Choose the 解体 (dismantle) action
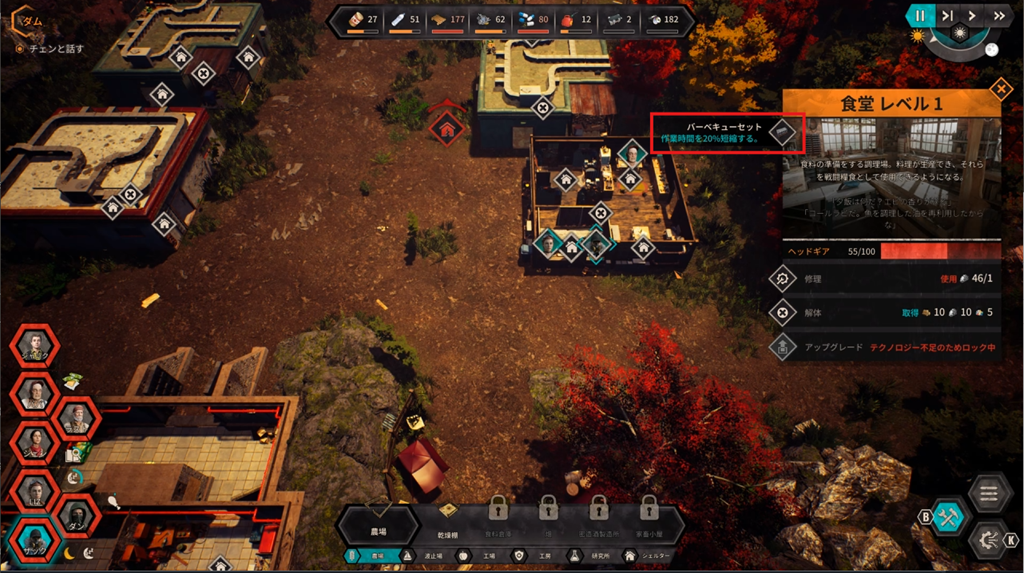 pos(783,313)
